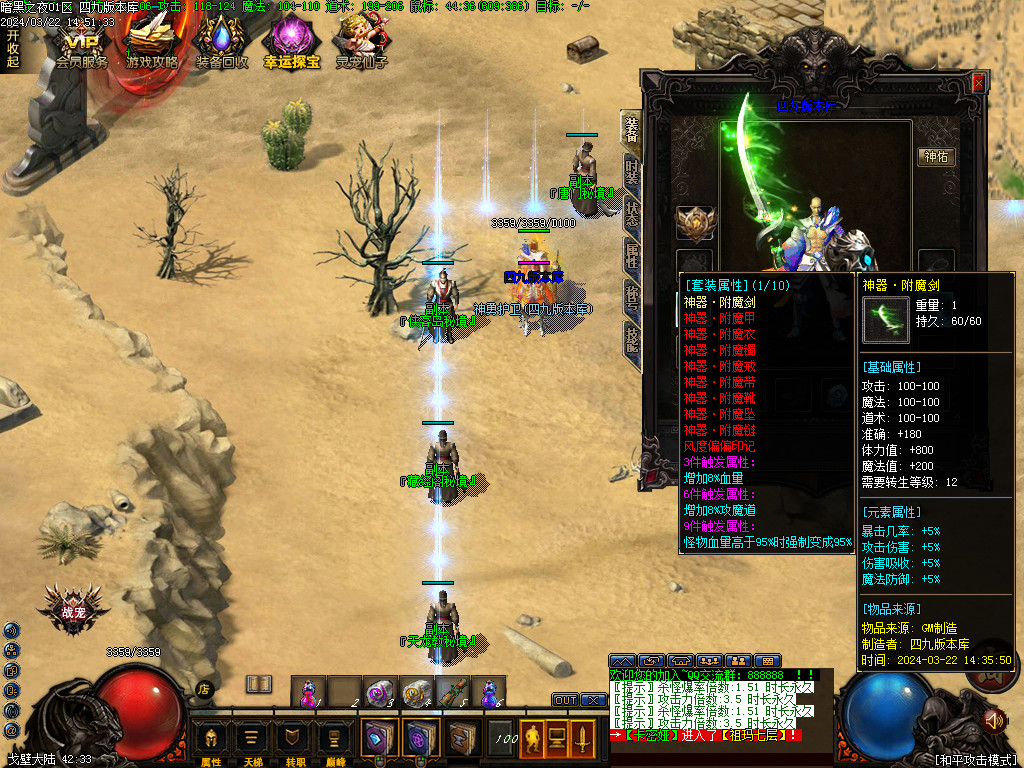Open the 天梯 ladder menu
This screenshot has width=1024, height=768.
pos(252,741)
